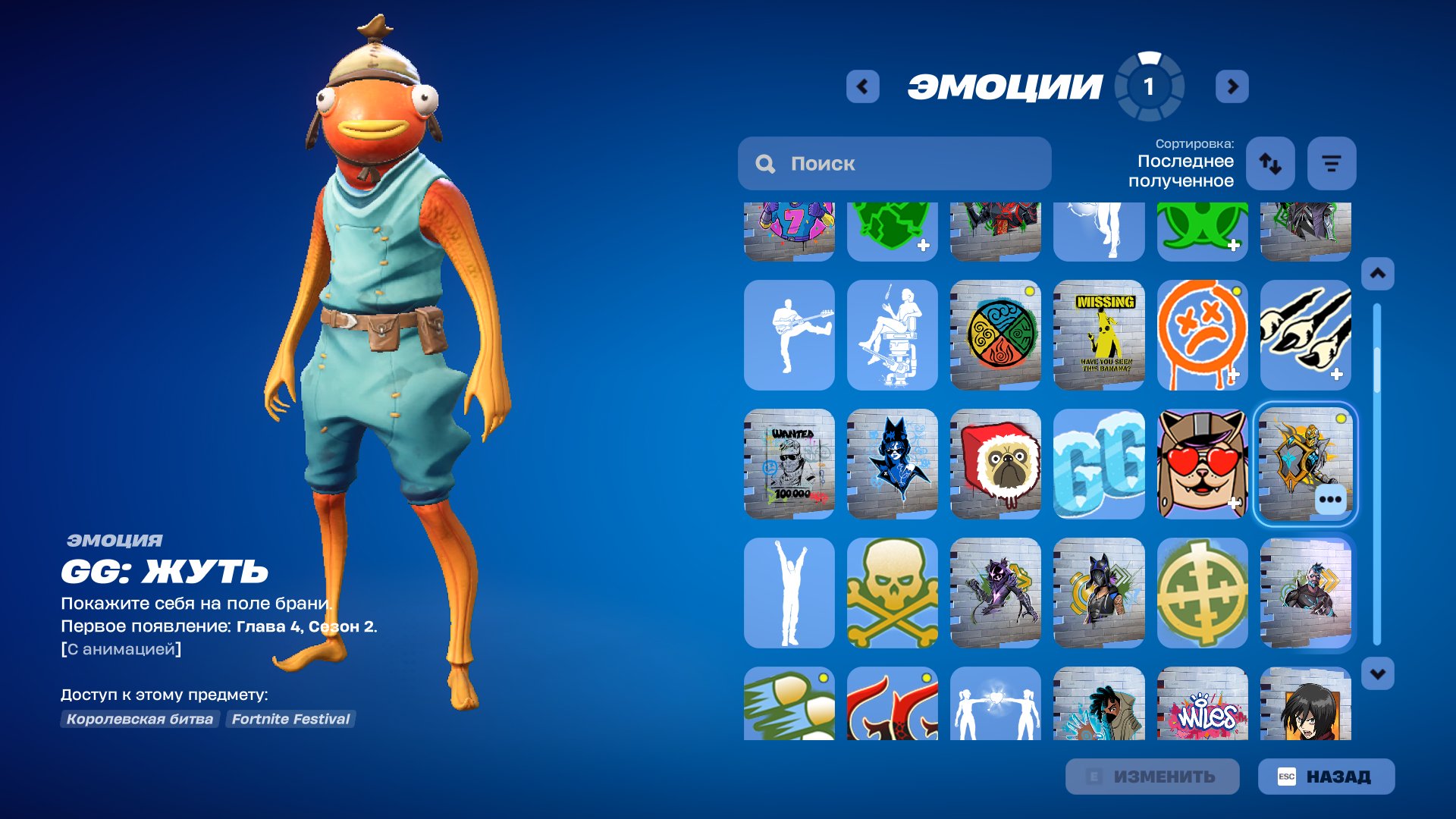The width and height of the screenshot is (1456, 819).
Task: Select the WANTED poster spray
Action: (x=789, y=465)
